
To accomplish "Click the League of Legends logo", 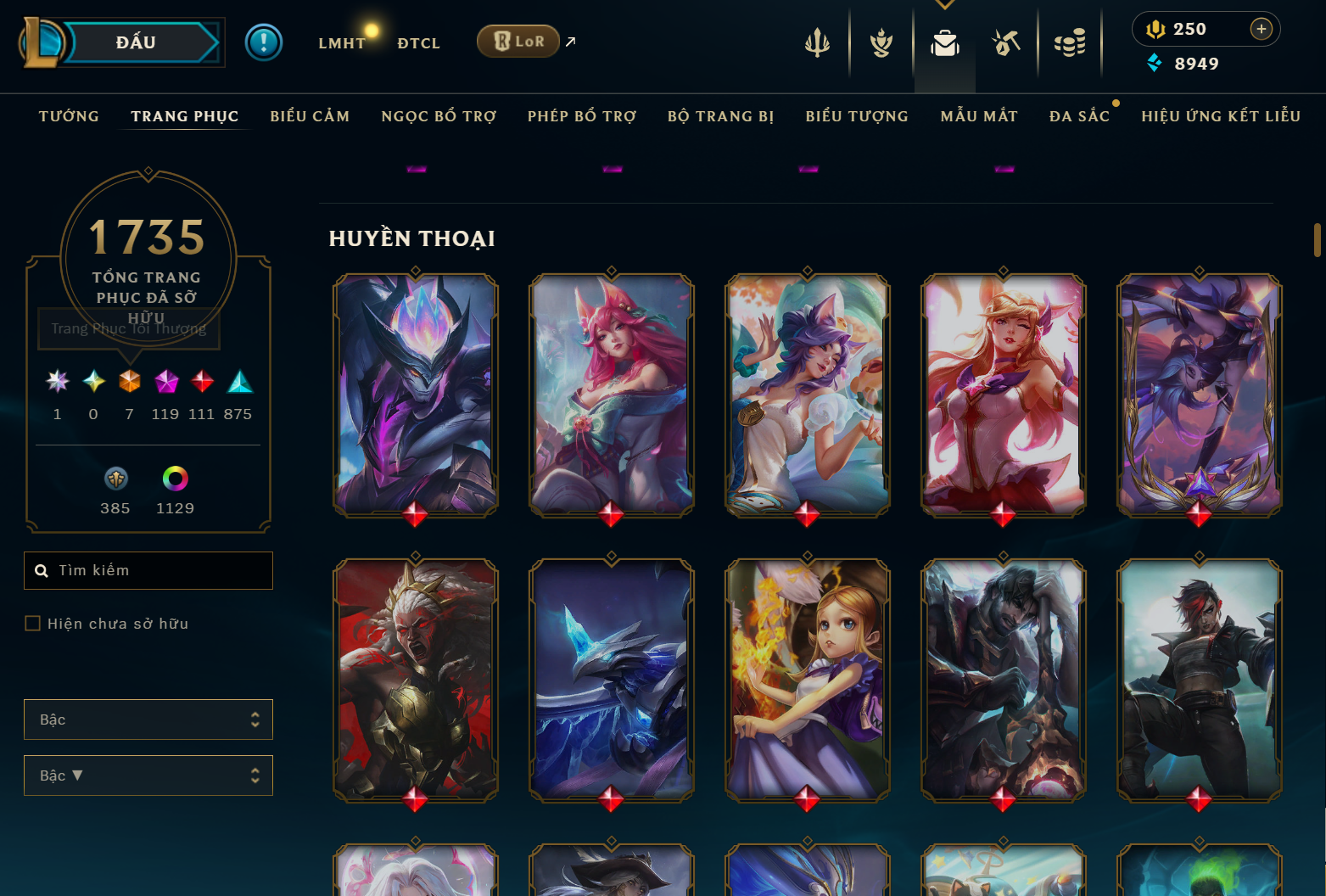I will click(x=41, y=41).
